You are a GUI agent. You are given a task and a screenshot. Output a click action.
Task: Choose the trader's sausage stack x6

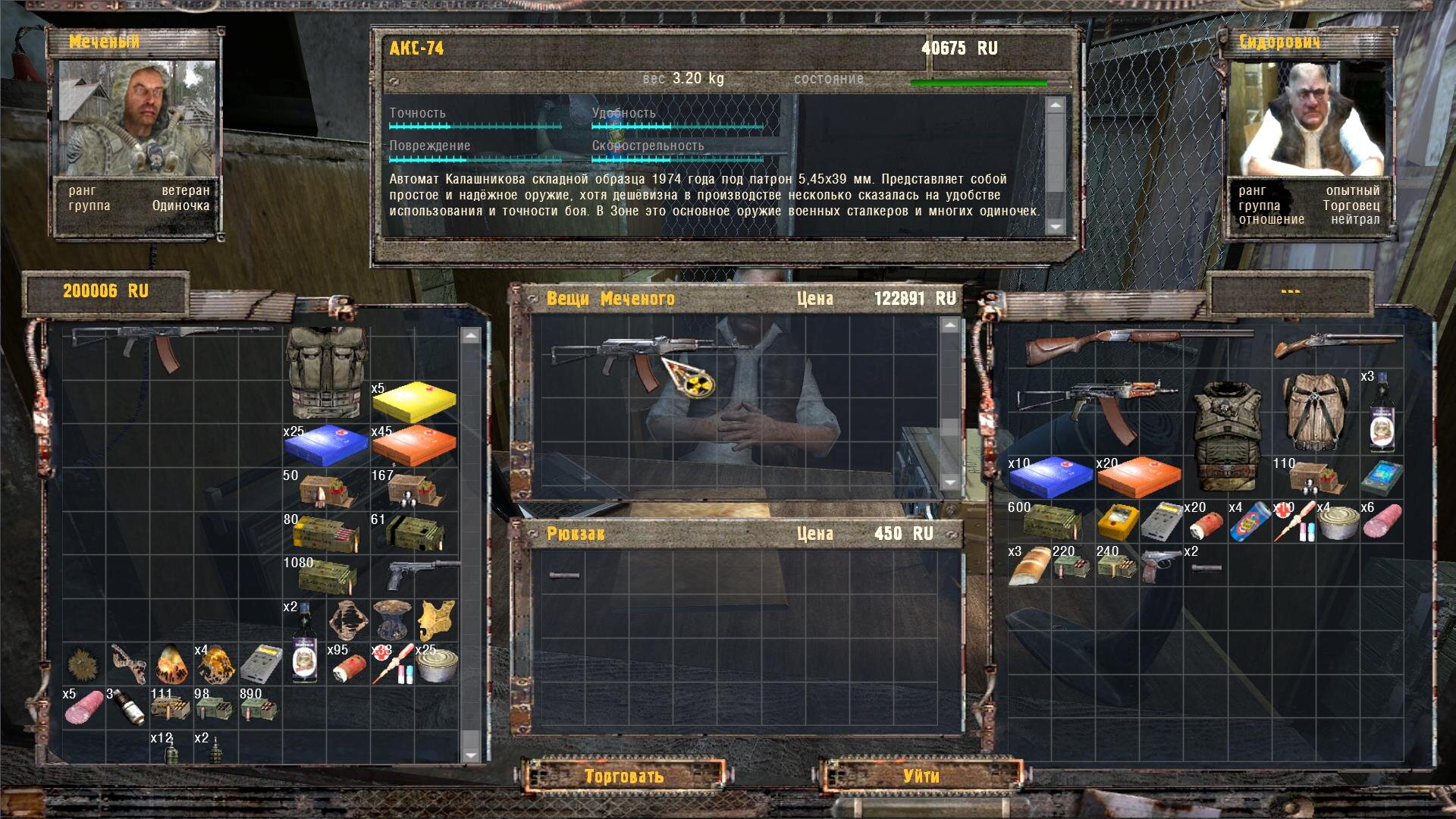pyautogui.click(x=1382, y=522)
